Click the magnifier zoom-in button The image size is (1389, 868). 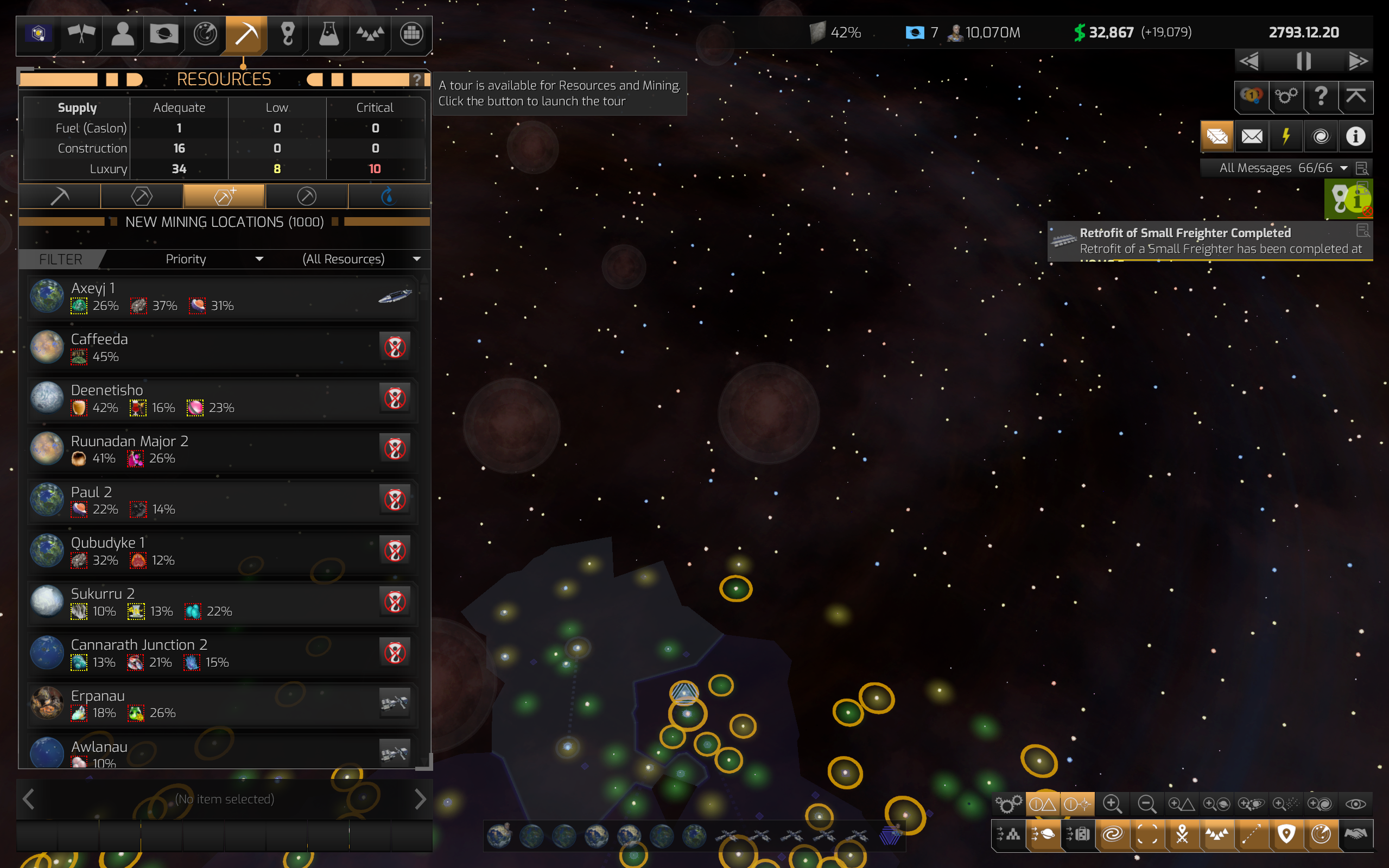tap(1112, 804)
